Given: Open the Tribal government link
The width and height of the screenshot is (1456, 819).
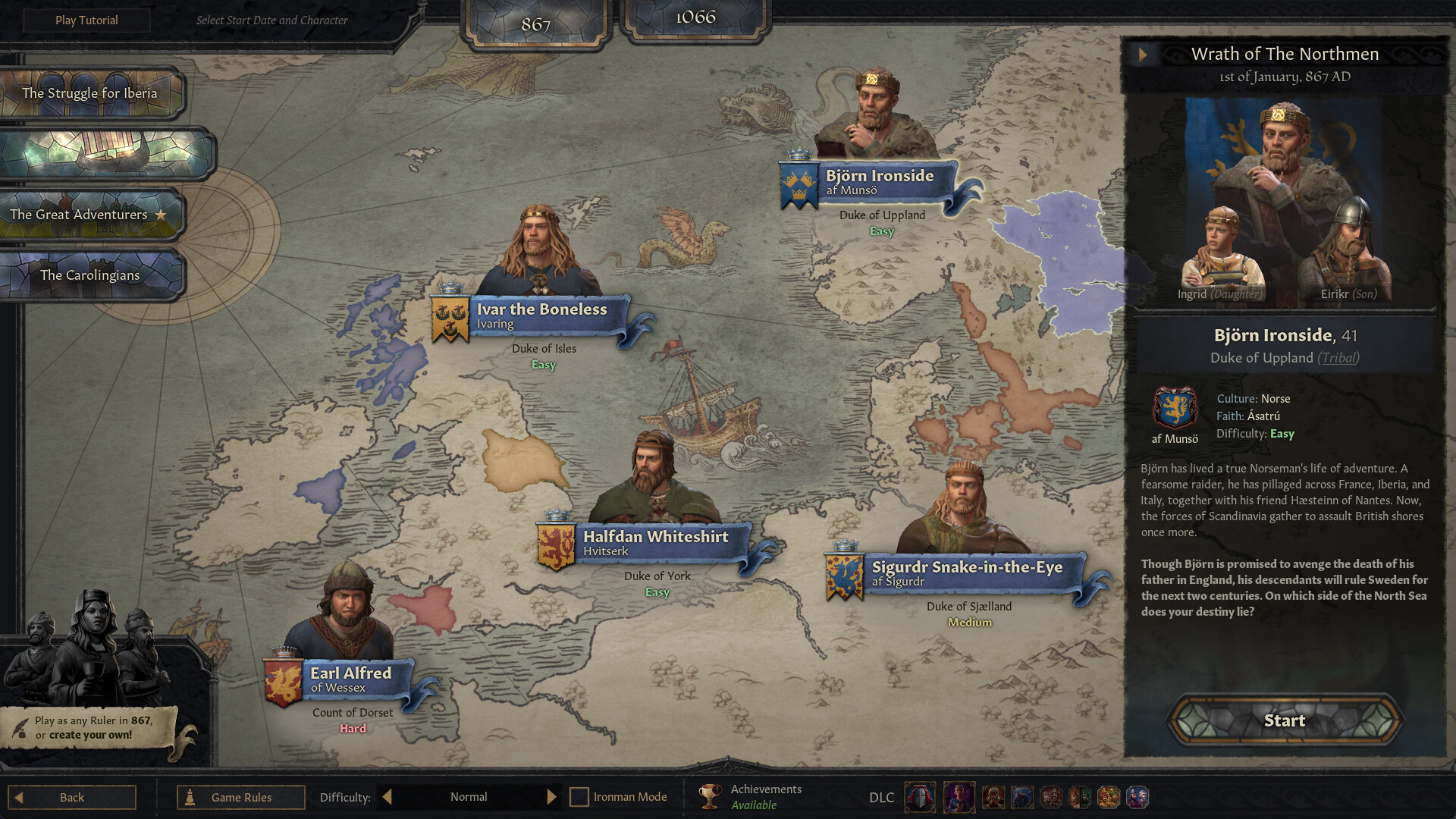Looking at the screenshot, I should (x=1339, y=358).
